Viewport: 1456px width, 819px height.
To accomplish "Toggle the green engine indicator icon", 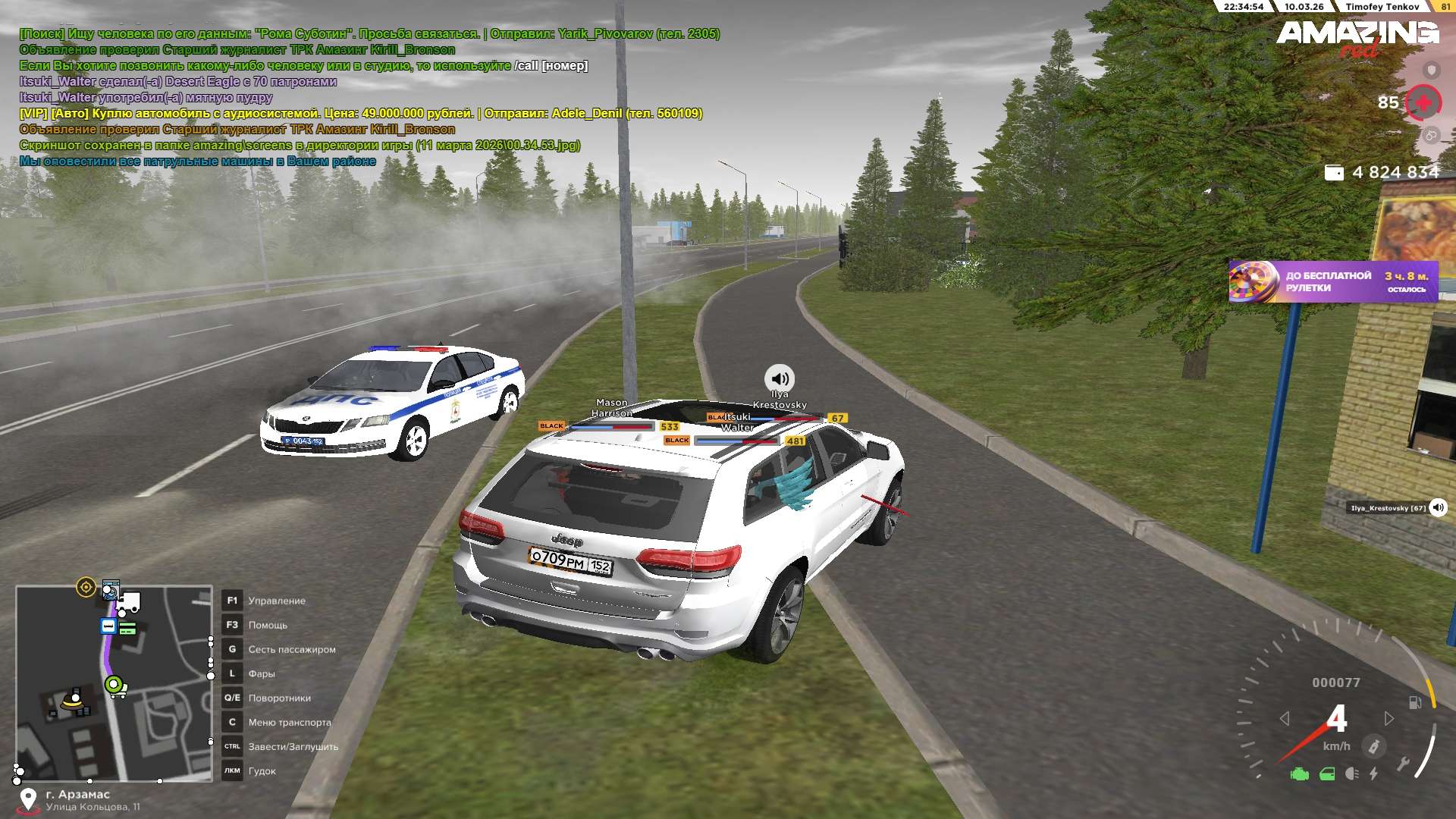I will 1300,774.
